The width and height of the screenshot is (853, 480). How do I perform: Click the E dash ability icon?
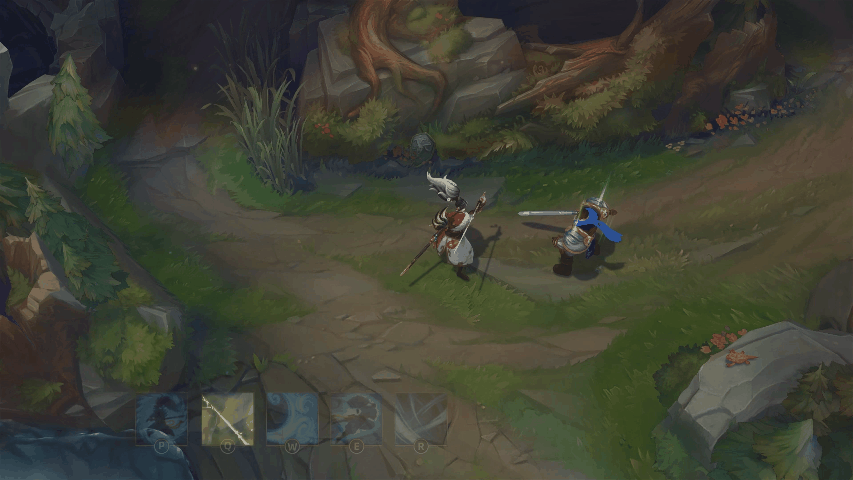point(356,418)
